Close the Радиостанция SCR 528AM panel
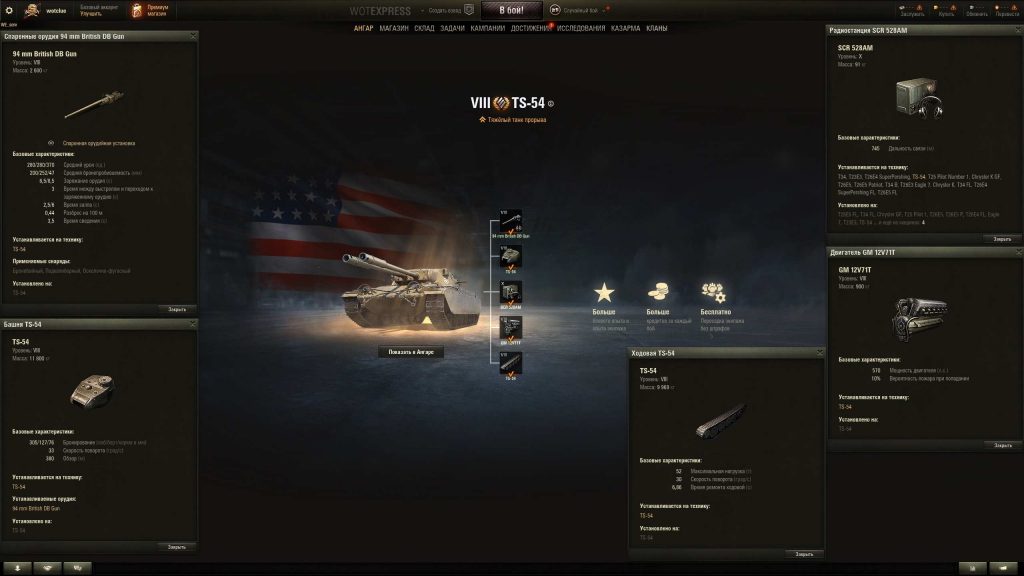 coord(1002,239)
